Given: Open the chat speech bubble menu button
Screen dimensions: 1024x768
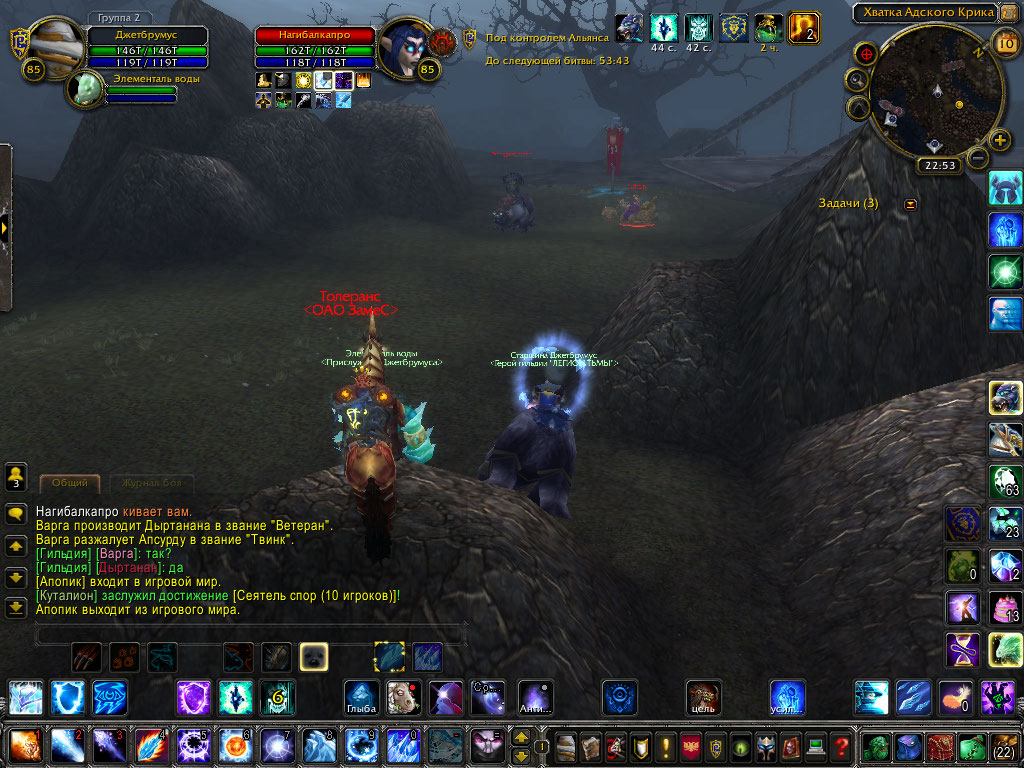Looking at the screenshot, I should pos(16,514).
